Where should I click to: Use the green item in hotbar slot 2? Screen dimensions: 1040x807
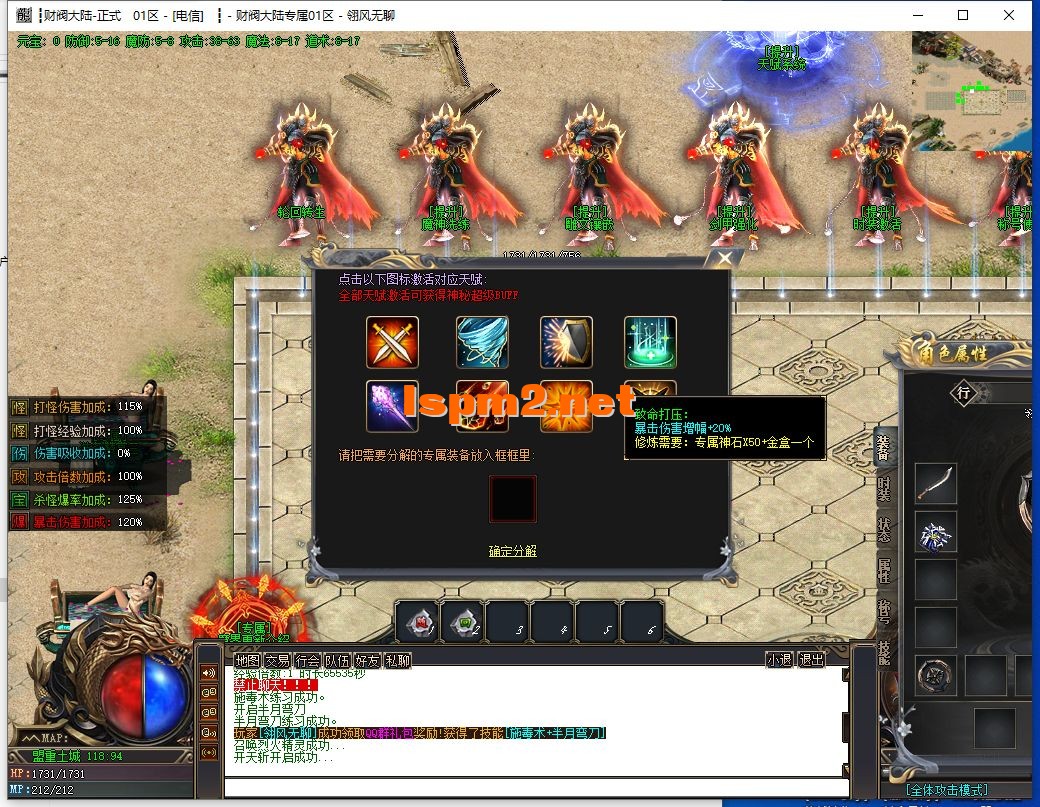point(462,623)
